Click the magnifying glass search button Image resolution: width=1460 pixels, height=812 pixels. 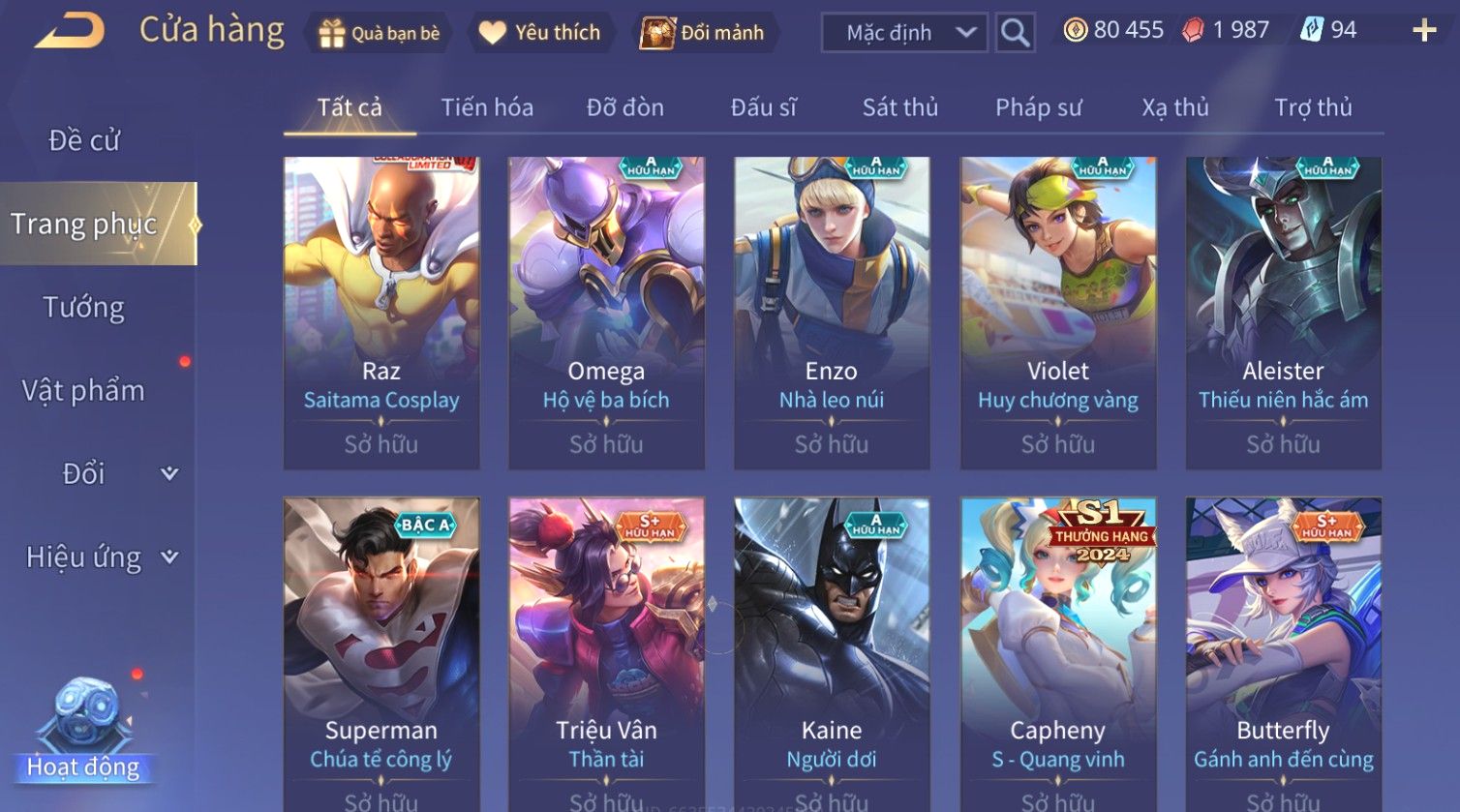1015,33
